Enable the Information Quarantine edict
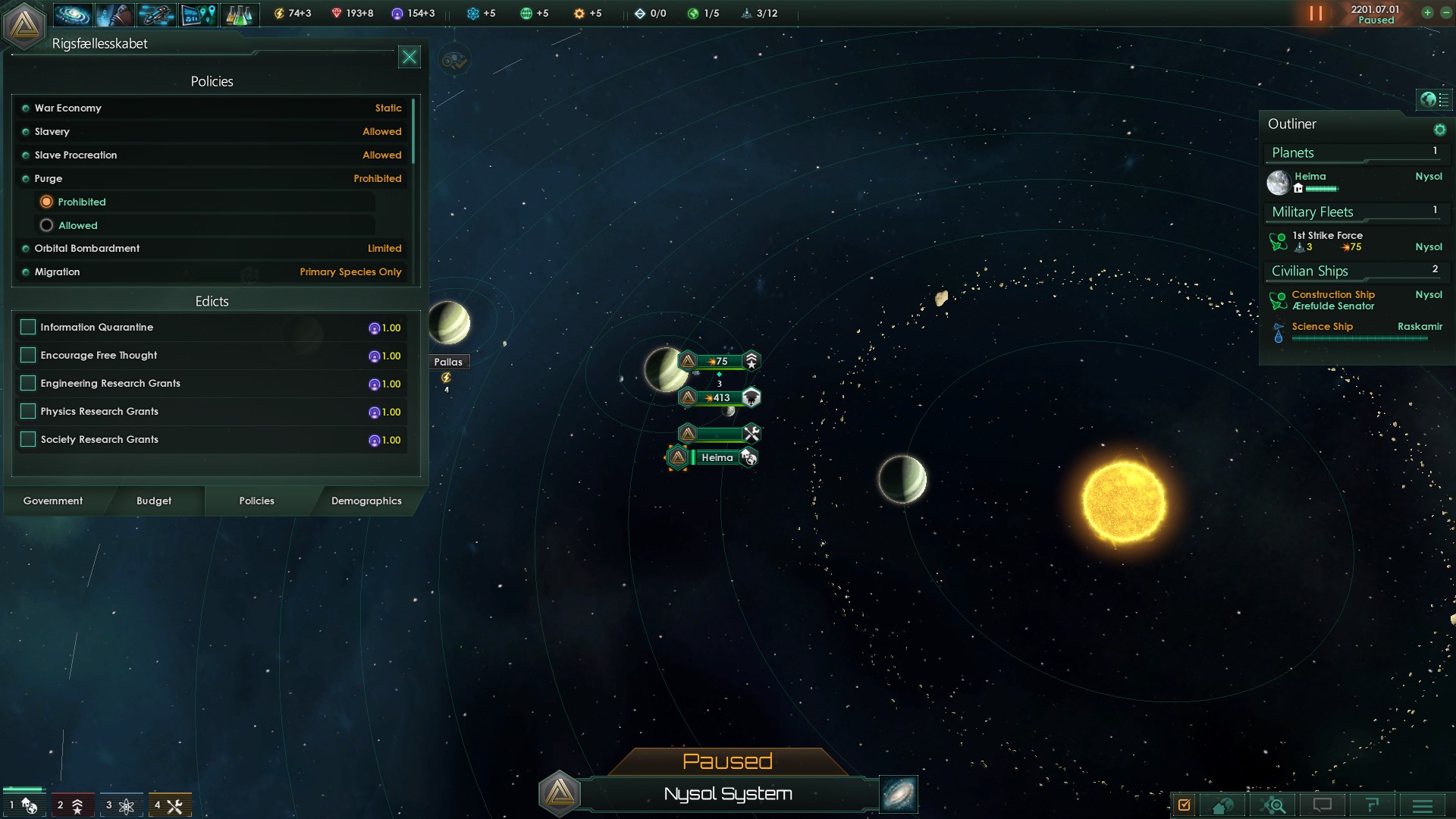Image resolution: width=1456 pixels, height=819 pixels. coord(28,327)
